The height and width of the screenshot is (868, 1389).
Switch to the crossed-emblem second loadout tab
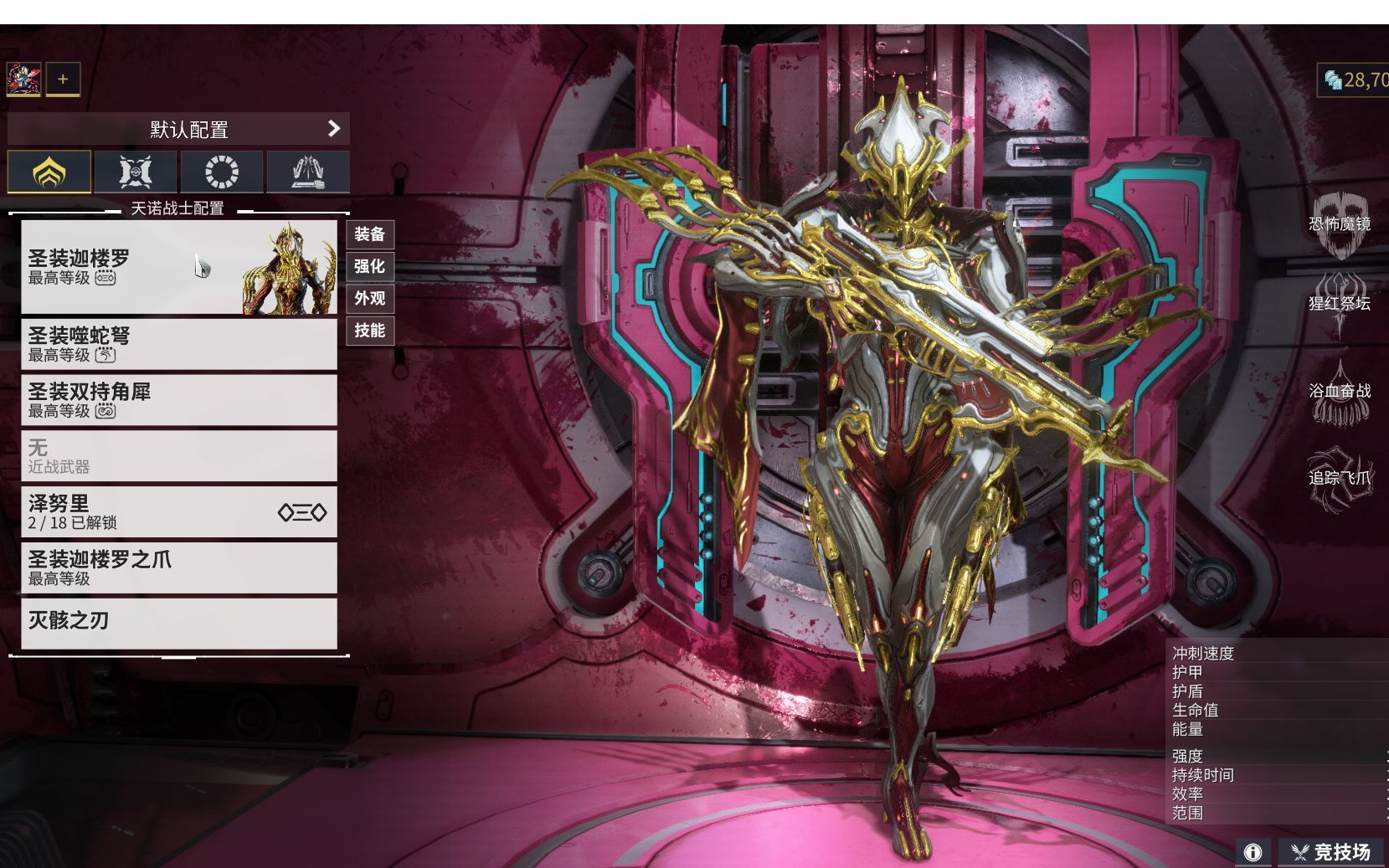136,172
